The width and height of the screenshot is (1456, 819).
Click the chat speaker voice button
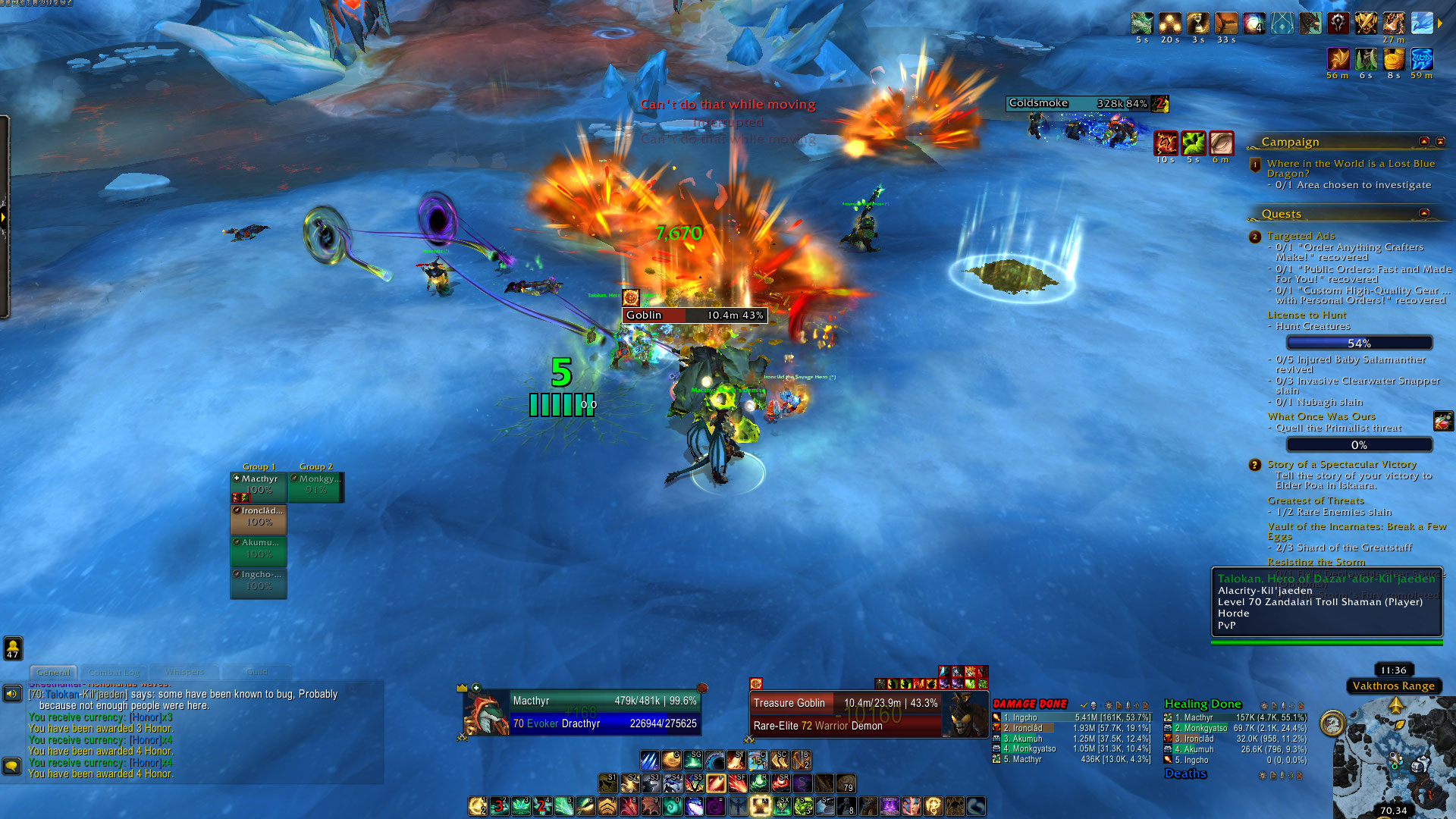(x=12, y=693)
